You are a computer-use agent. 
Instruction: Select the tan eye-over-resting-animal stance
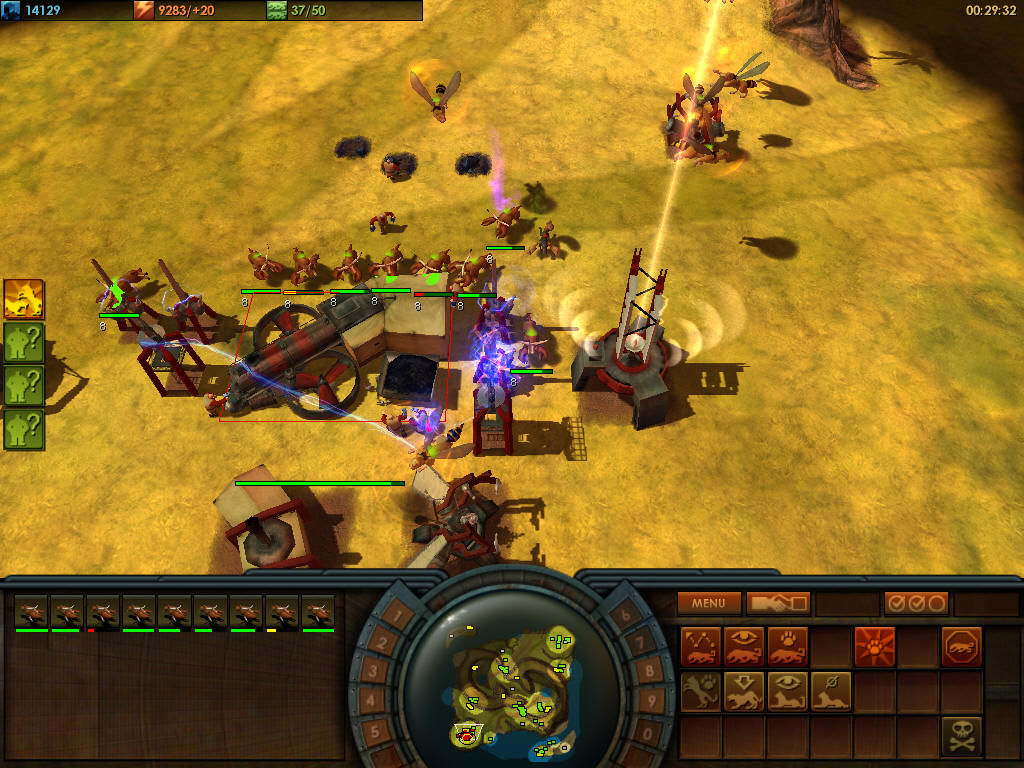(788, 691)
